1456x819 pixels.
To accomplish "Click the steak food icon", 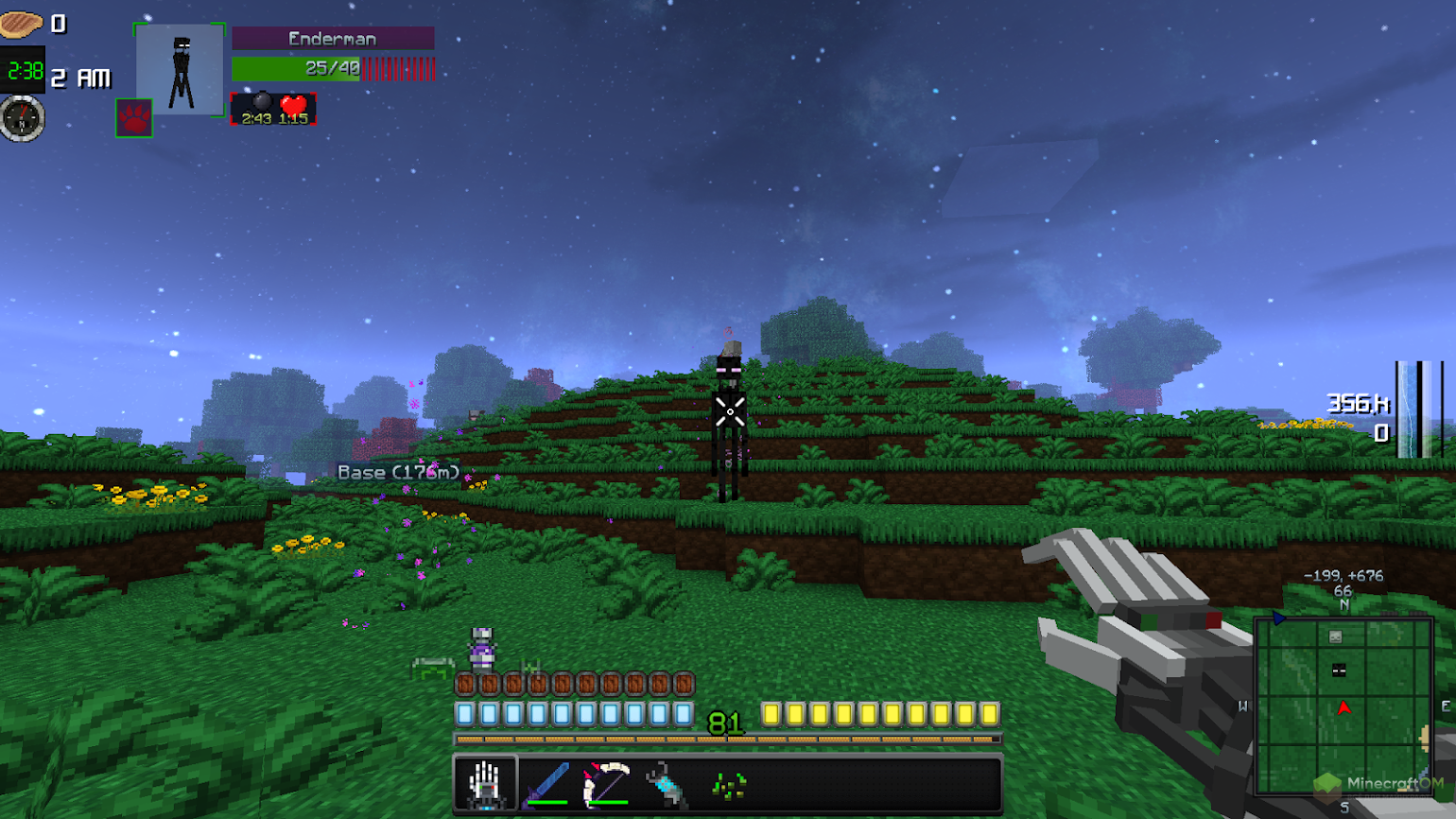I will click(x=21, y=24).
